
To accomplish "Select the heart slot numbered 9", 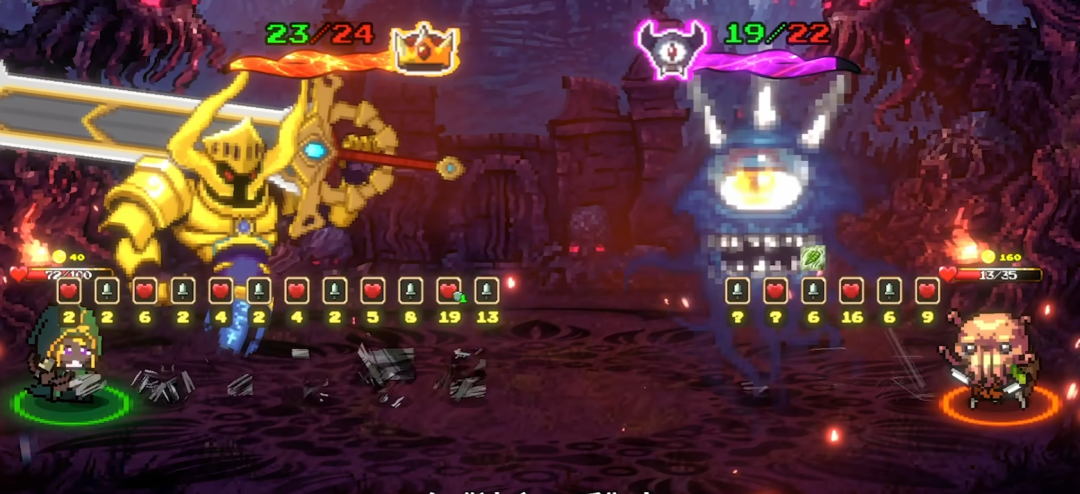I will click(x=927, y=291).
